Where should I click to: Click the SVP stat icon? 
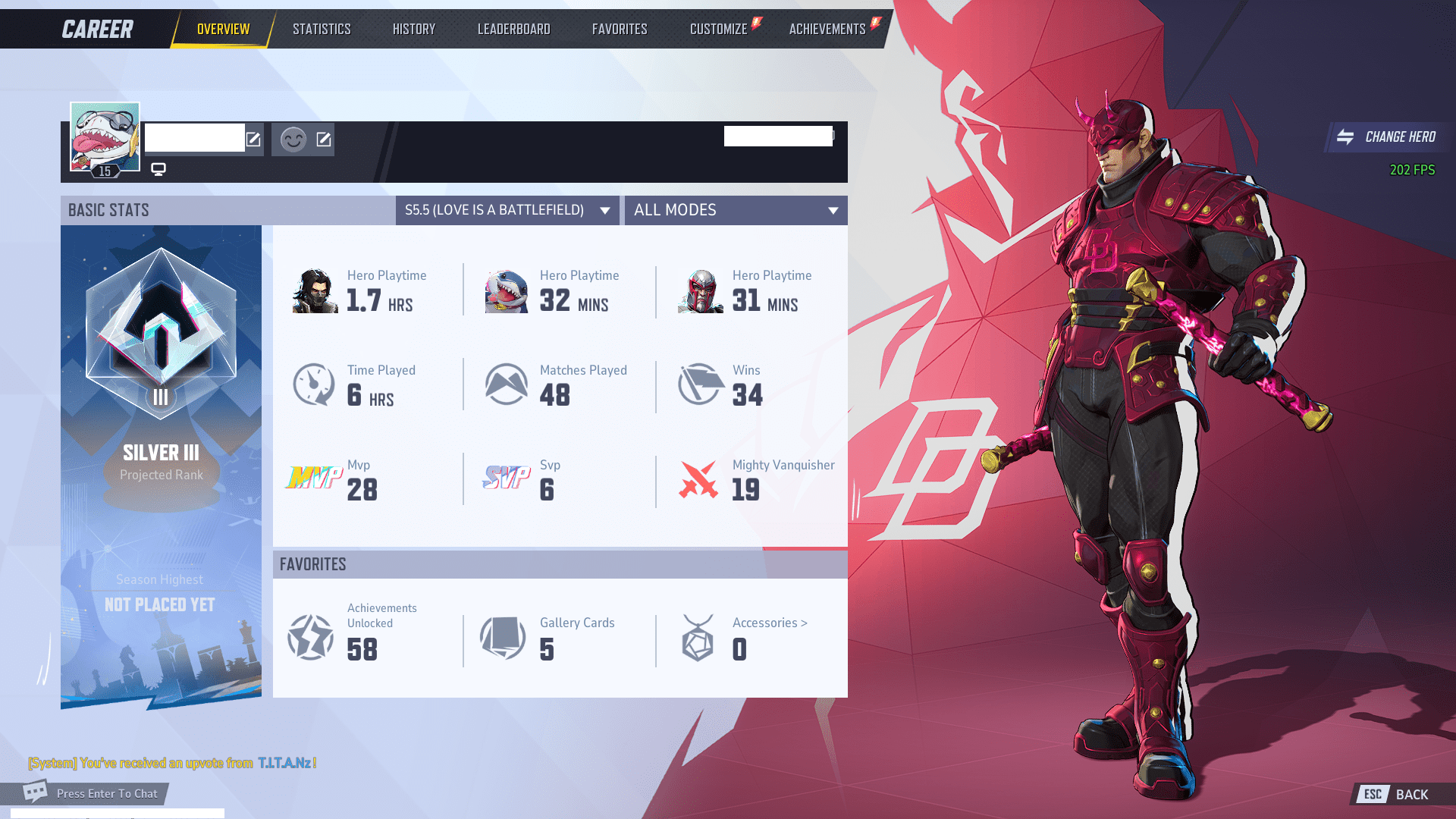point(507,479)
